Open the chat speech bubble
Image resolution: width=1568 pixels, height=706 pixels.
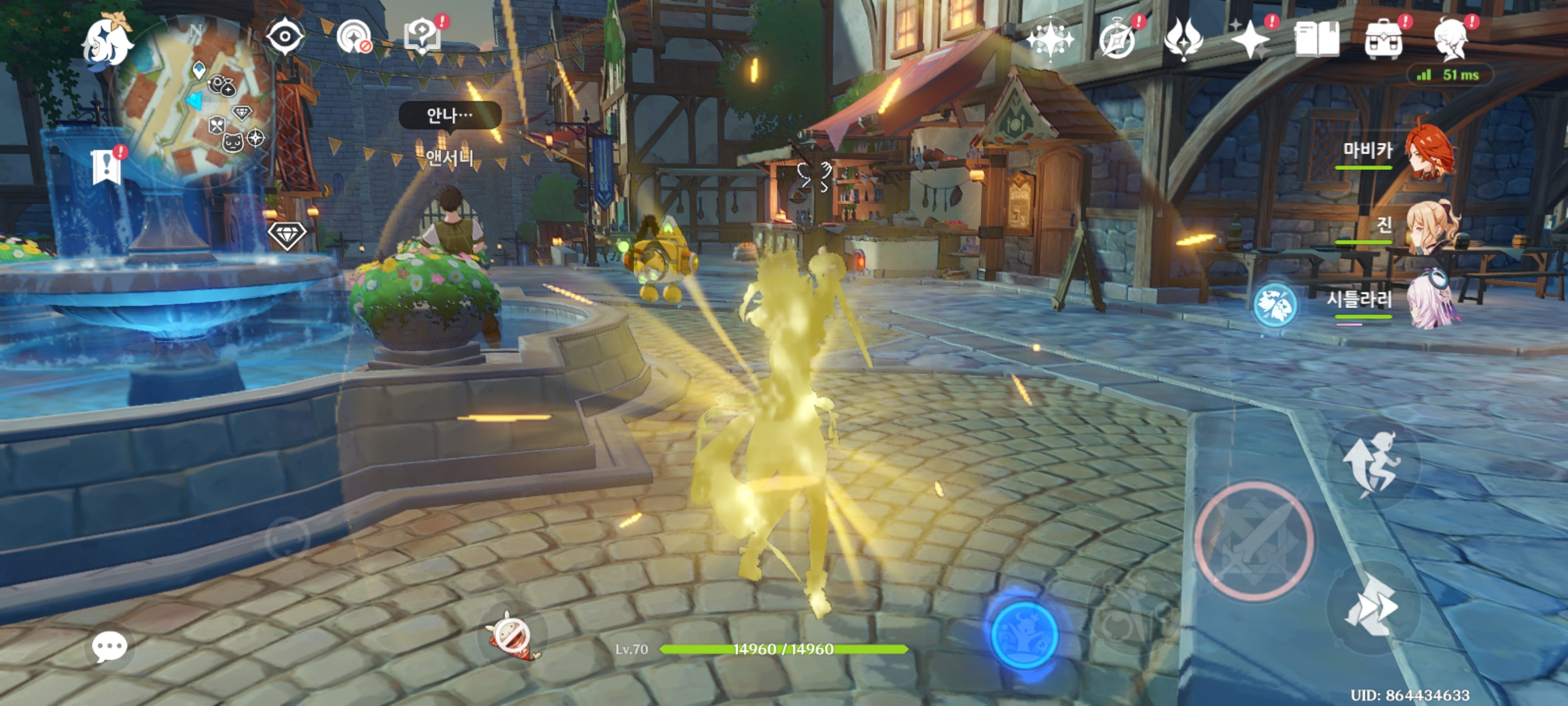point(109,647)
